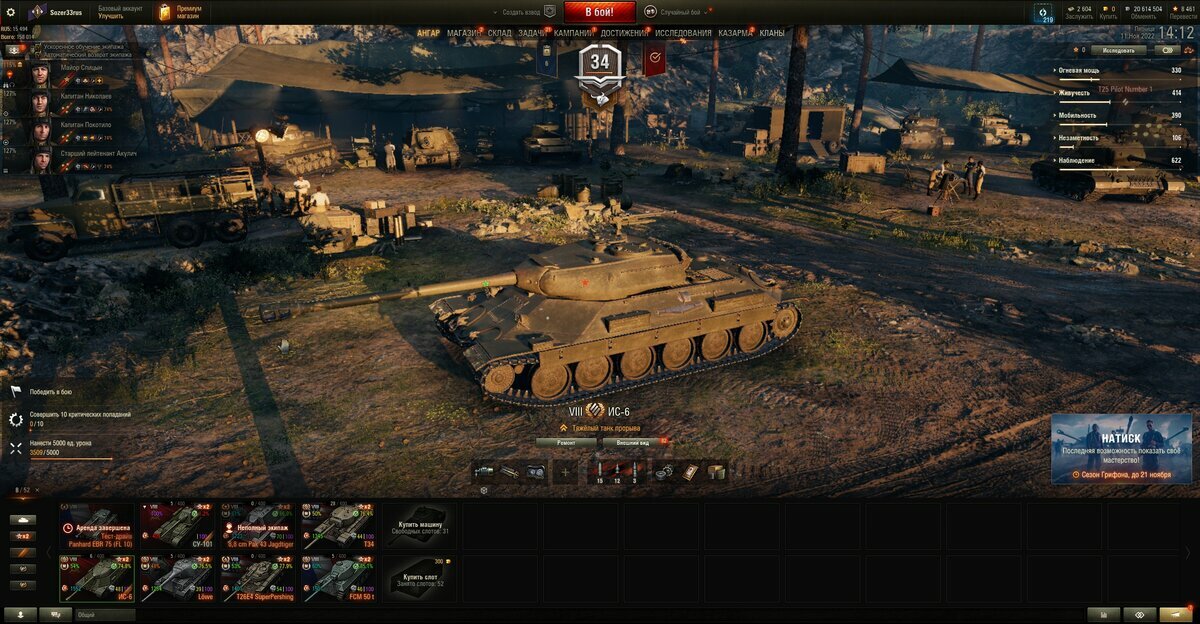This screenshot has width=1200, height=624.
Task: Buy a new slot via Купить слот
Action: (420, 578)
